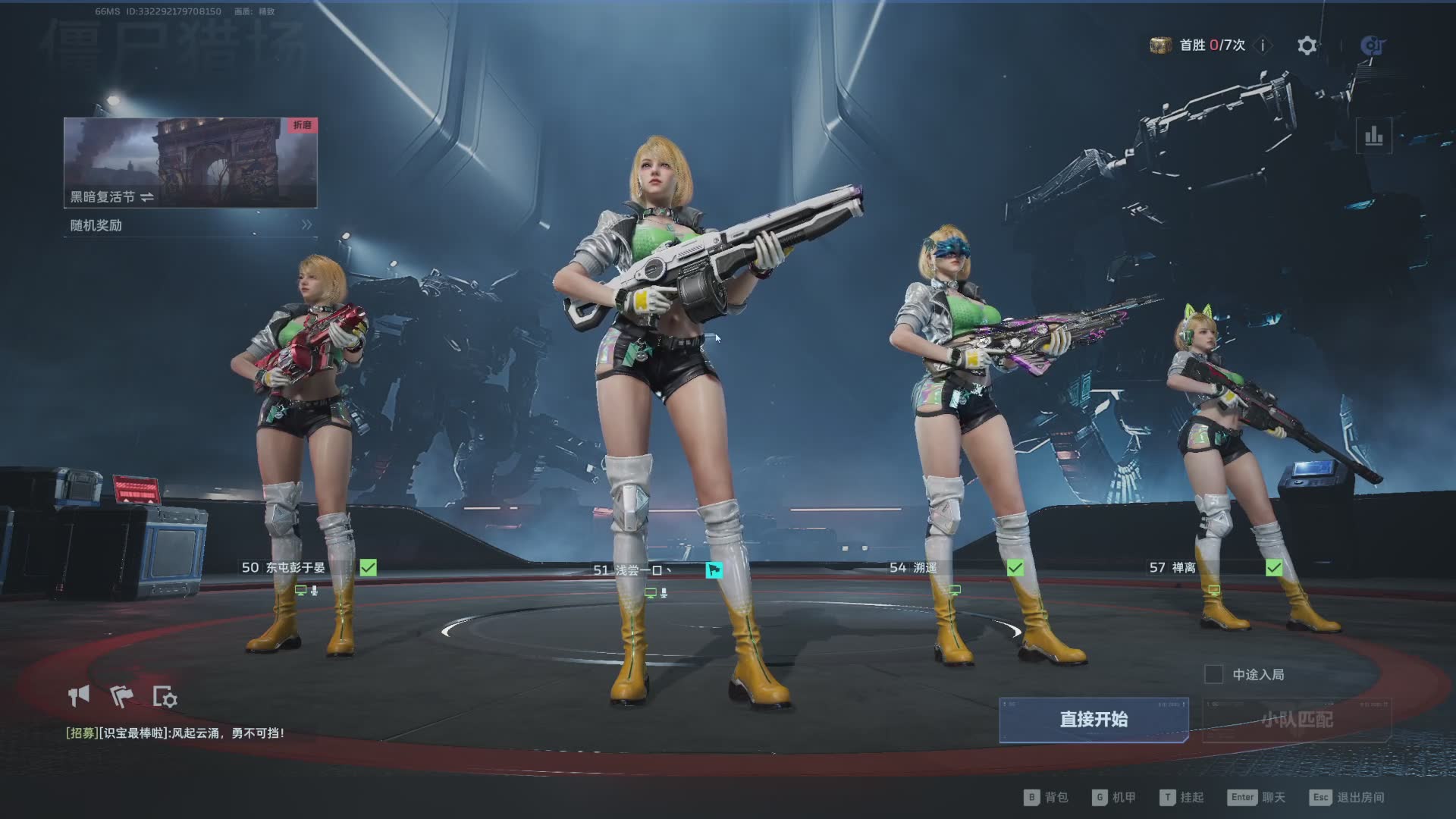This screenshot has height=819, width=1456.
Task: Open the bar chart statistics panel
Action: click(x=1373, y=136)
